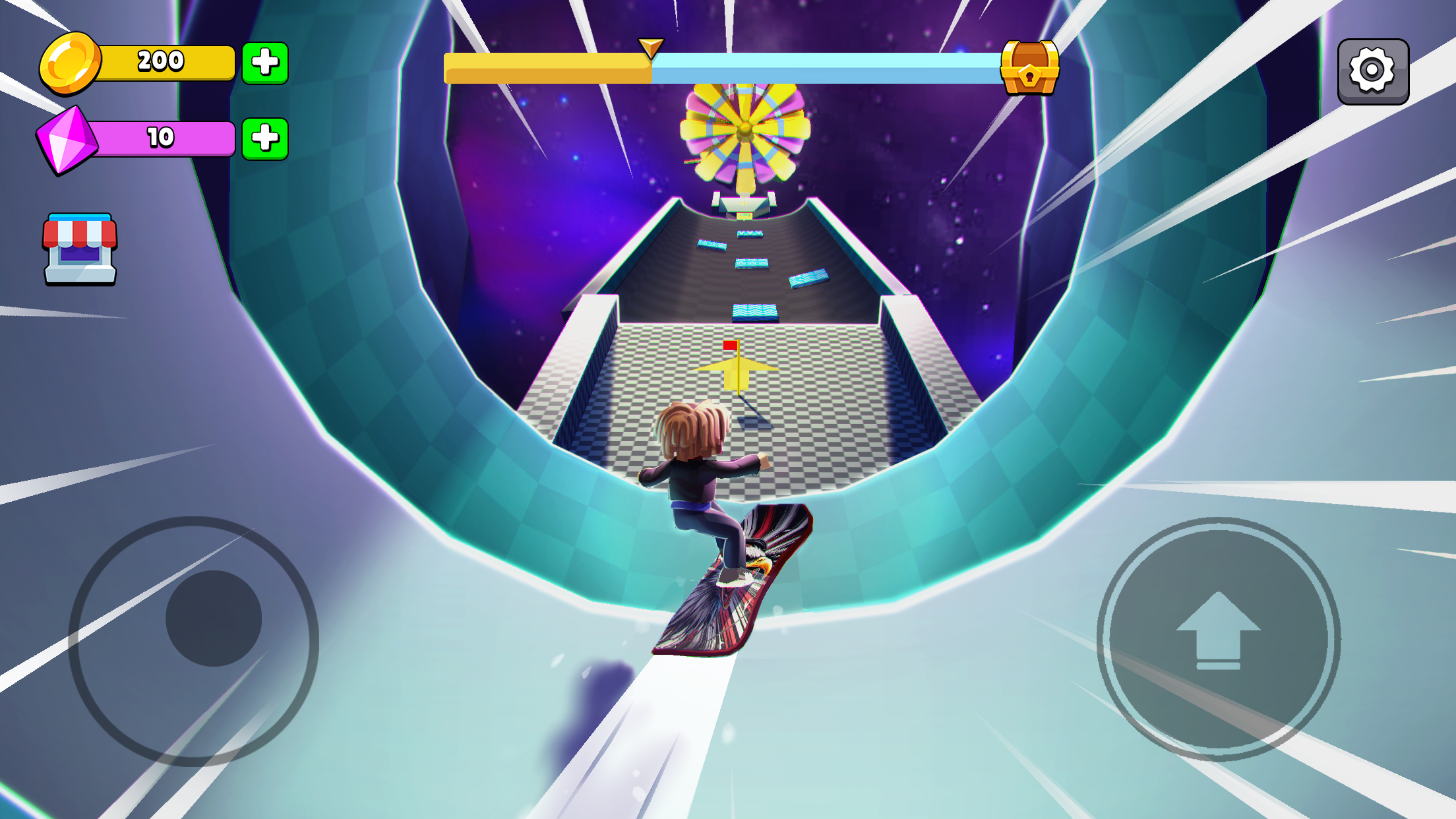Open the treasure chest reward
The height and width of the screenshot is (819, 1456).
point(1029,68)
